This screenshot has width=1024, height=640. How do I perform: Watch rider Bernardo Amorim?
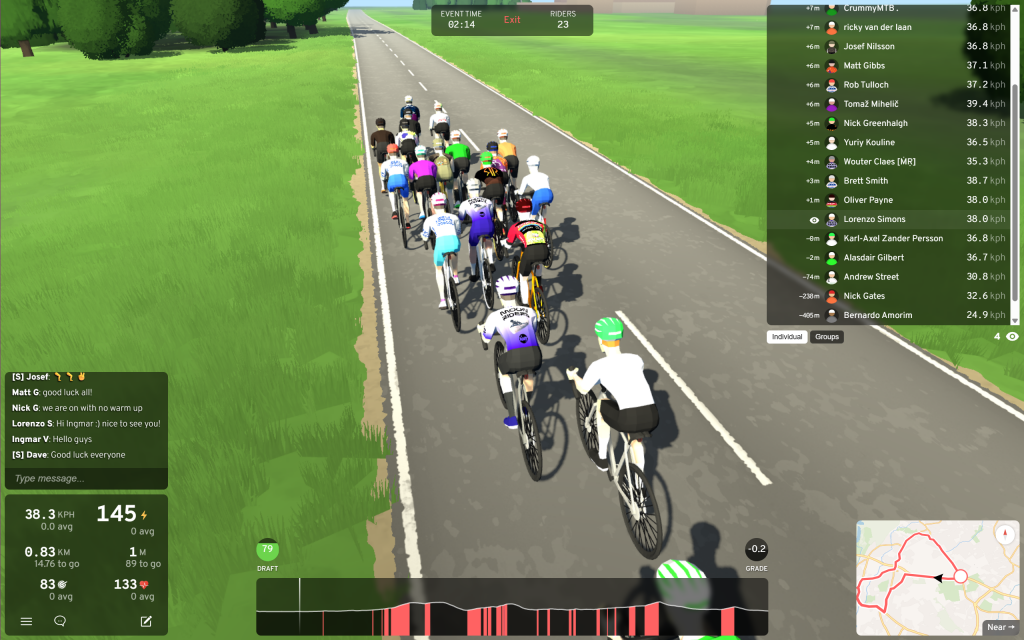pos(877,315)
